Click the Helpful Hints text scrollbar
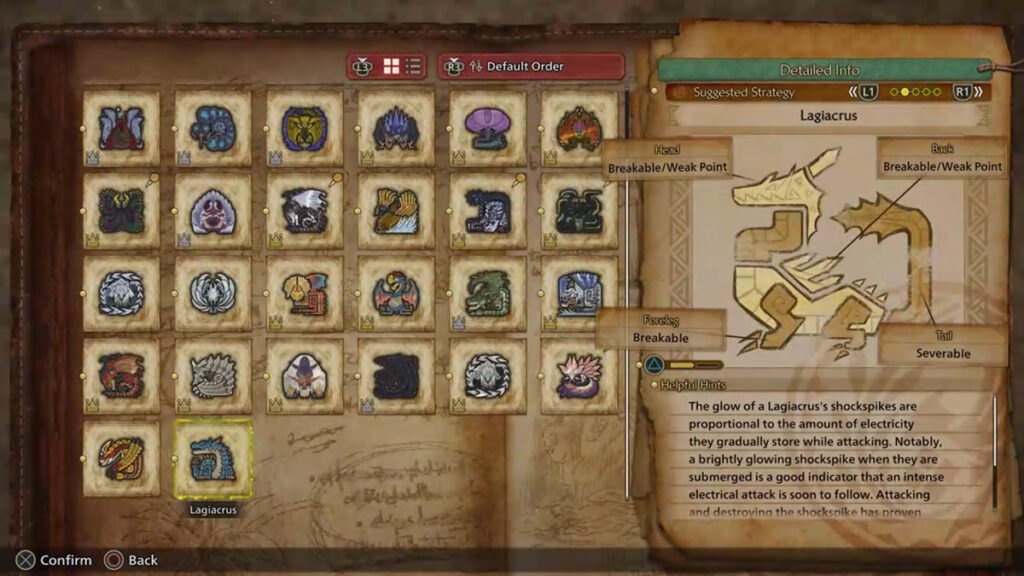This screenshot has height=576, width=1024. 994,450
